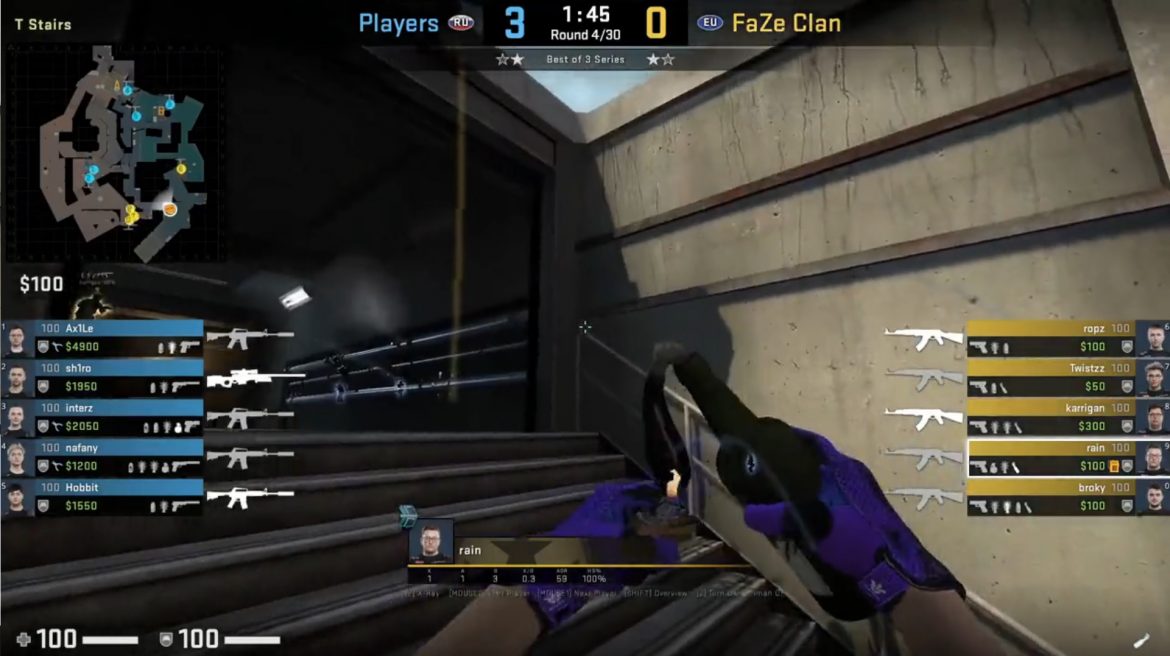Viewport: 1170px width, 656px height.
Task: Click the radar minimap
Action: coord(115,152)
